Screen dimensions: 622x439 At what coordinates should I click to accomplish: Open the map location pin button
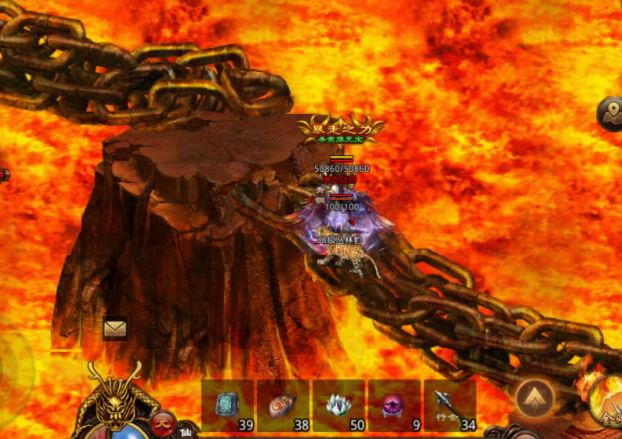tap(611, 113)
